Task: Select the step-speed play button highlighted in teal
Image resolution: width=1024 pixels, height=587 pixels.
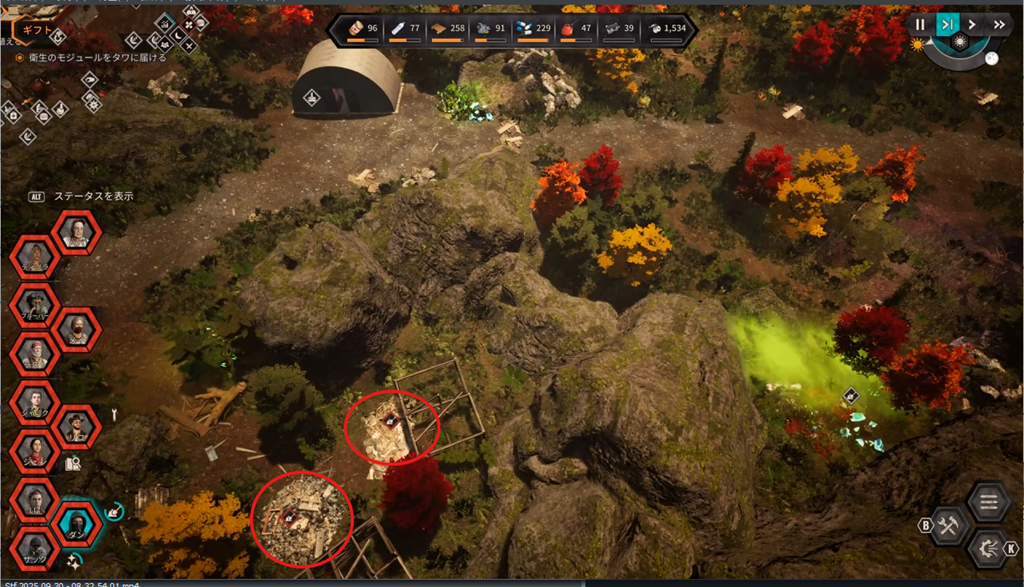Action: 946,24
